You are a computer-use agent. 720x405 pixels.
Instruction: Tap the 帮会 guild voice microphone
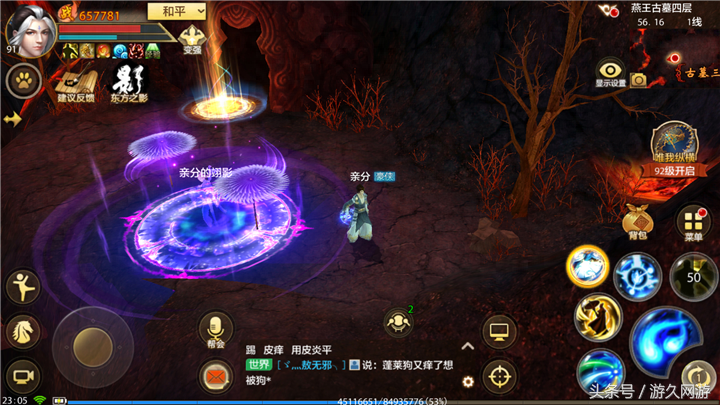[x=215, y=327]
